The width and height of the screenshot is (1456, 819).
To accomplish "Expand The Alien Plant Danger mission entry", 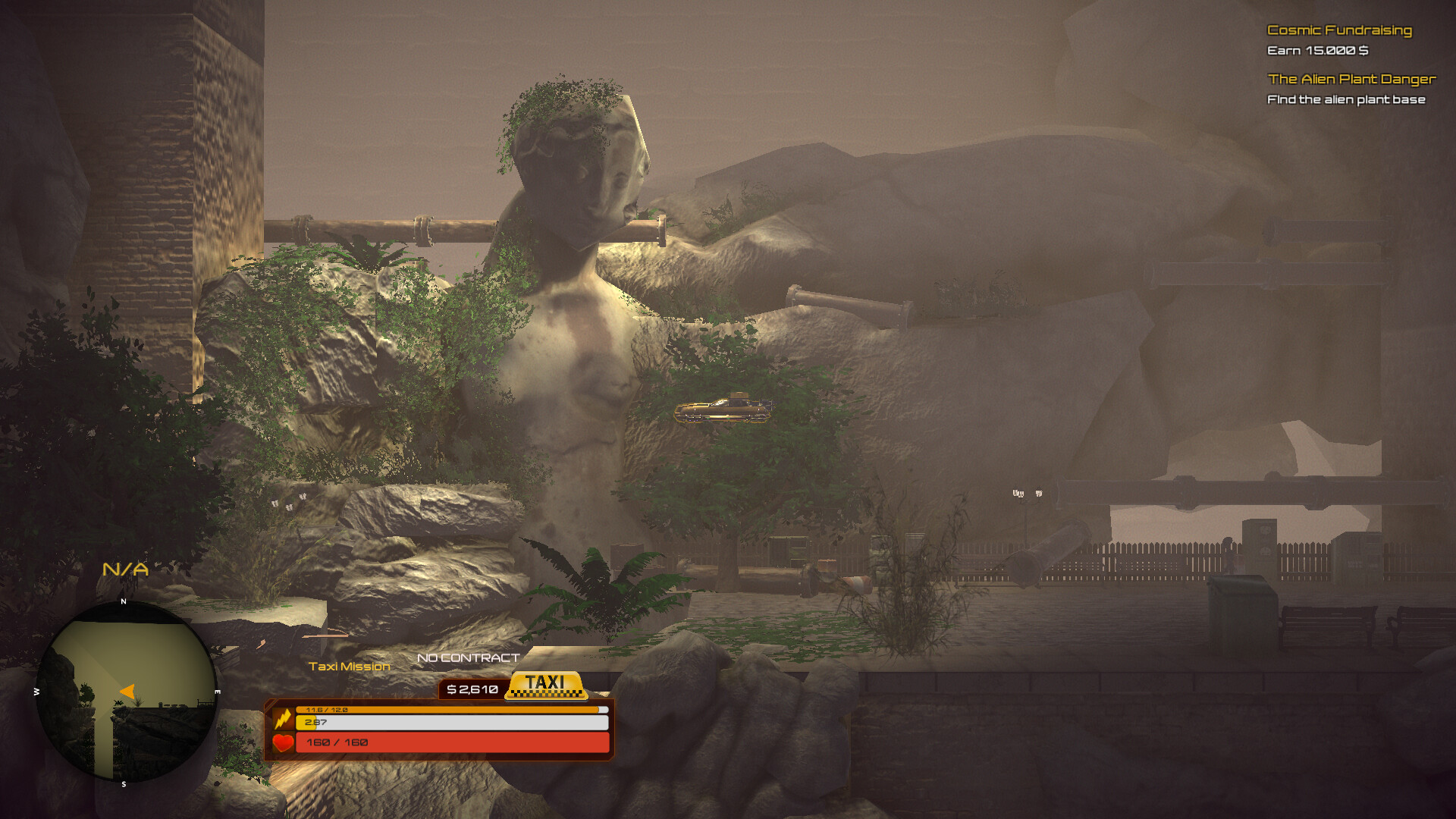I will pyautogui.click(x=1353, y=79).
